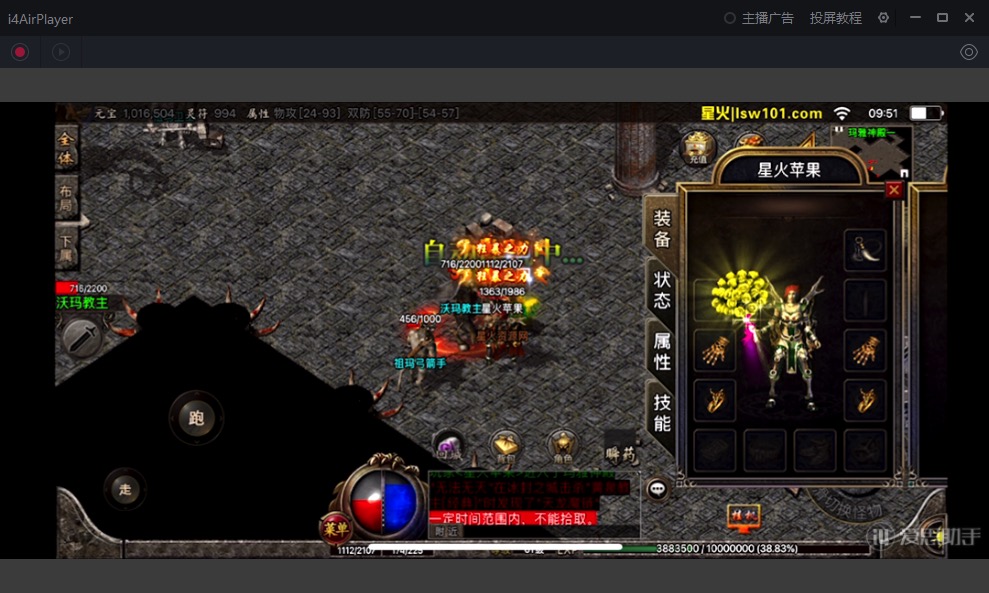
Task: Click the red record button in i4AirPlayer
Action: 20,52
